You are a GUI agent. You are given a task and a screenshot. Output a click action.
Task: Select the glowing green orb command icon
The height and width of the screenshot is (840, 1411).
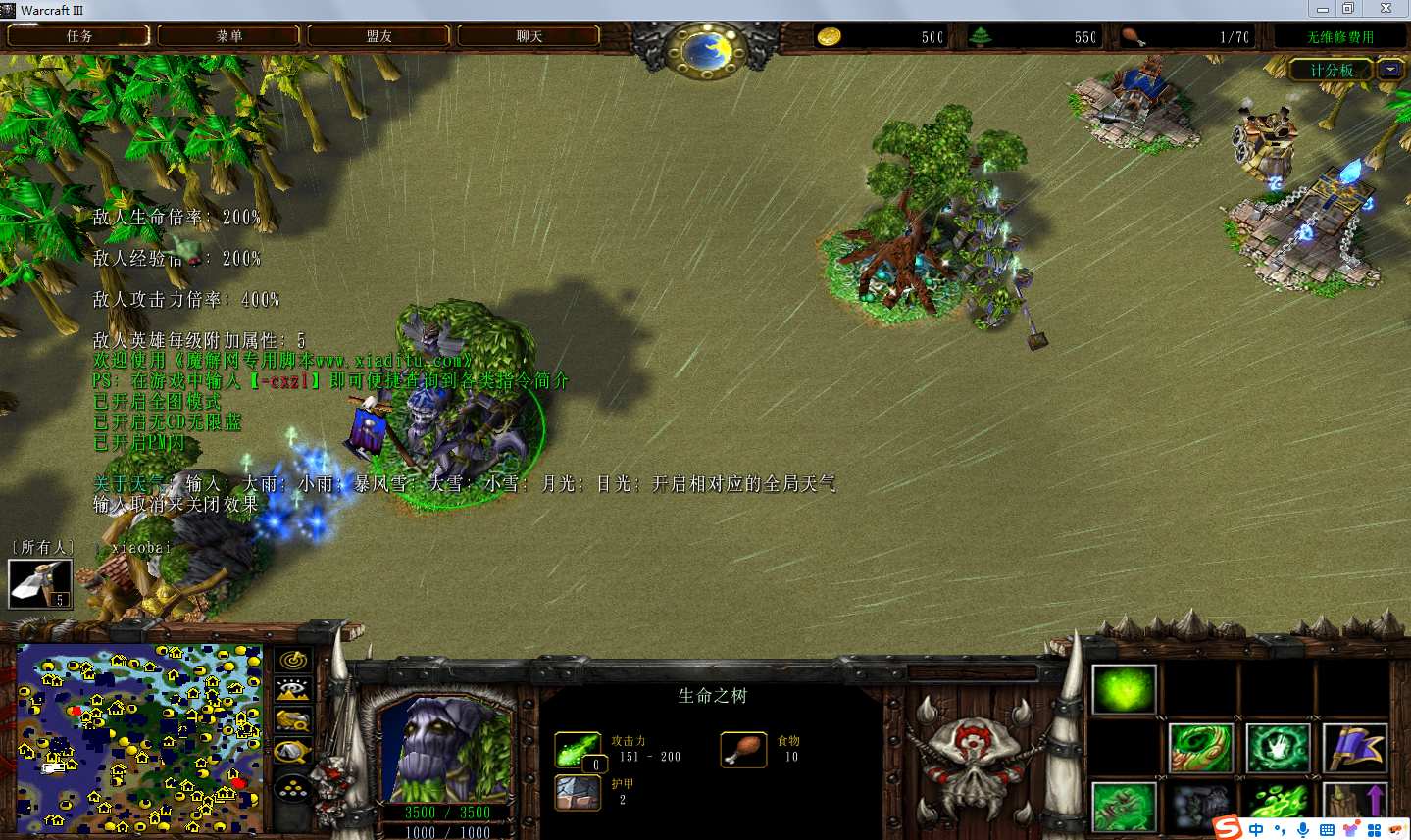click(1124, 689)
